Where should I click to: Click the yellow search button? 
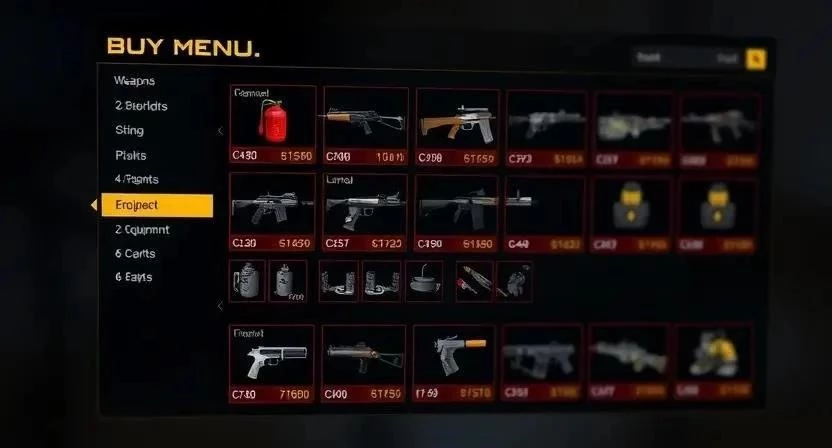(x=755, y=59)
